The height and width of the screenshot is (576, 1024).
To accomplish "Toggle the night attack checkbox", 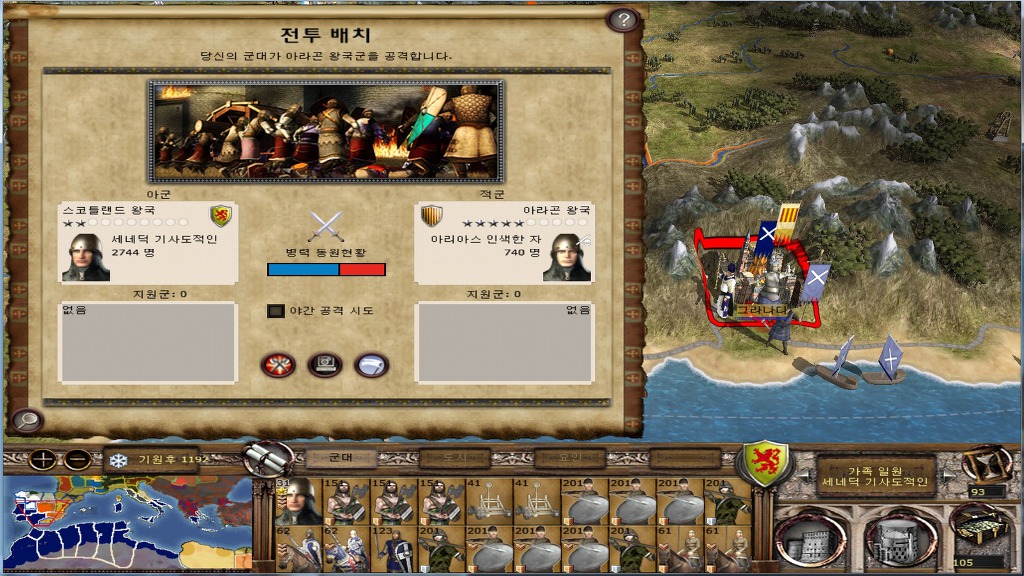I will click(x=276, y=311).
